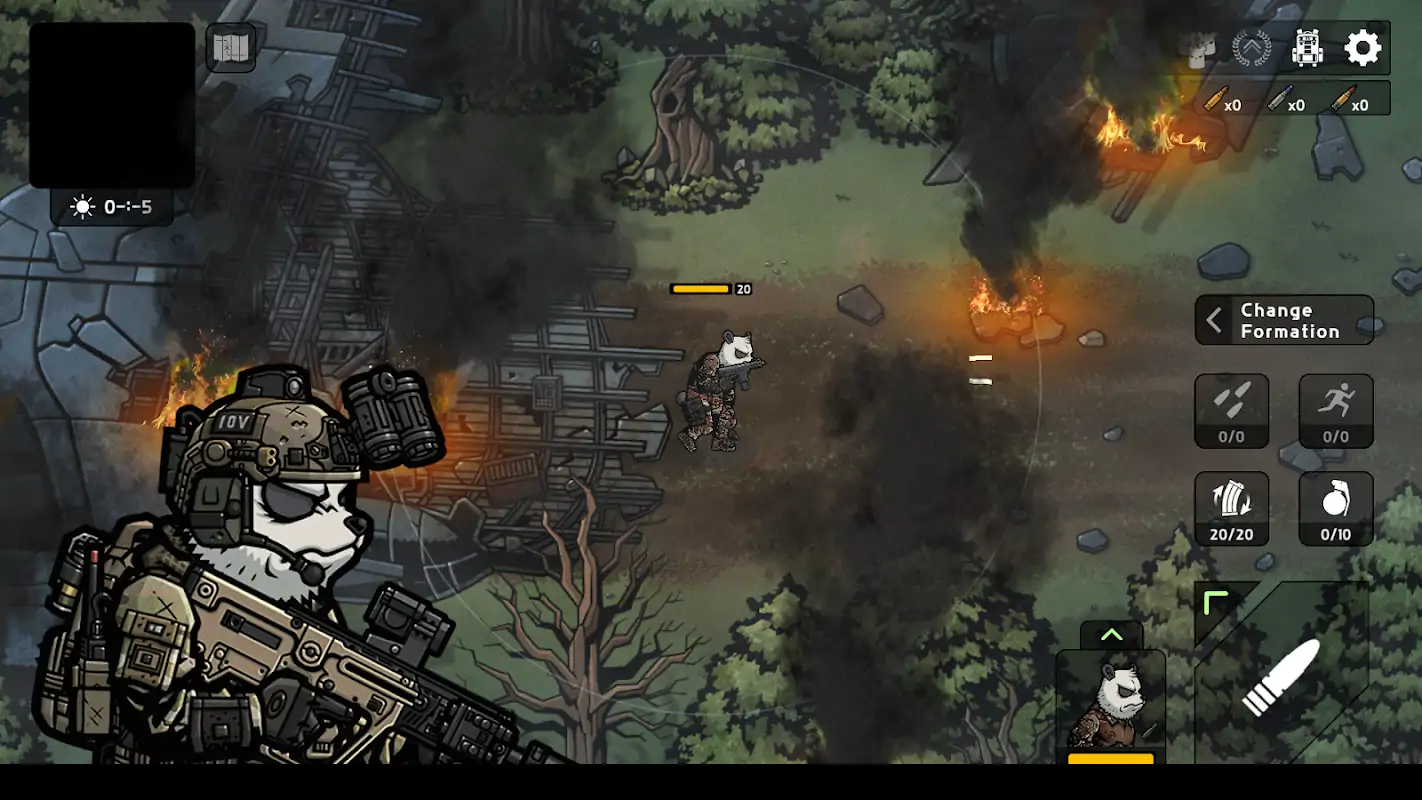Expand the arrow tab above panda portrait
The image size is (1422, 800).
pos(1111,635)
